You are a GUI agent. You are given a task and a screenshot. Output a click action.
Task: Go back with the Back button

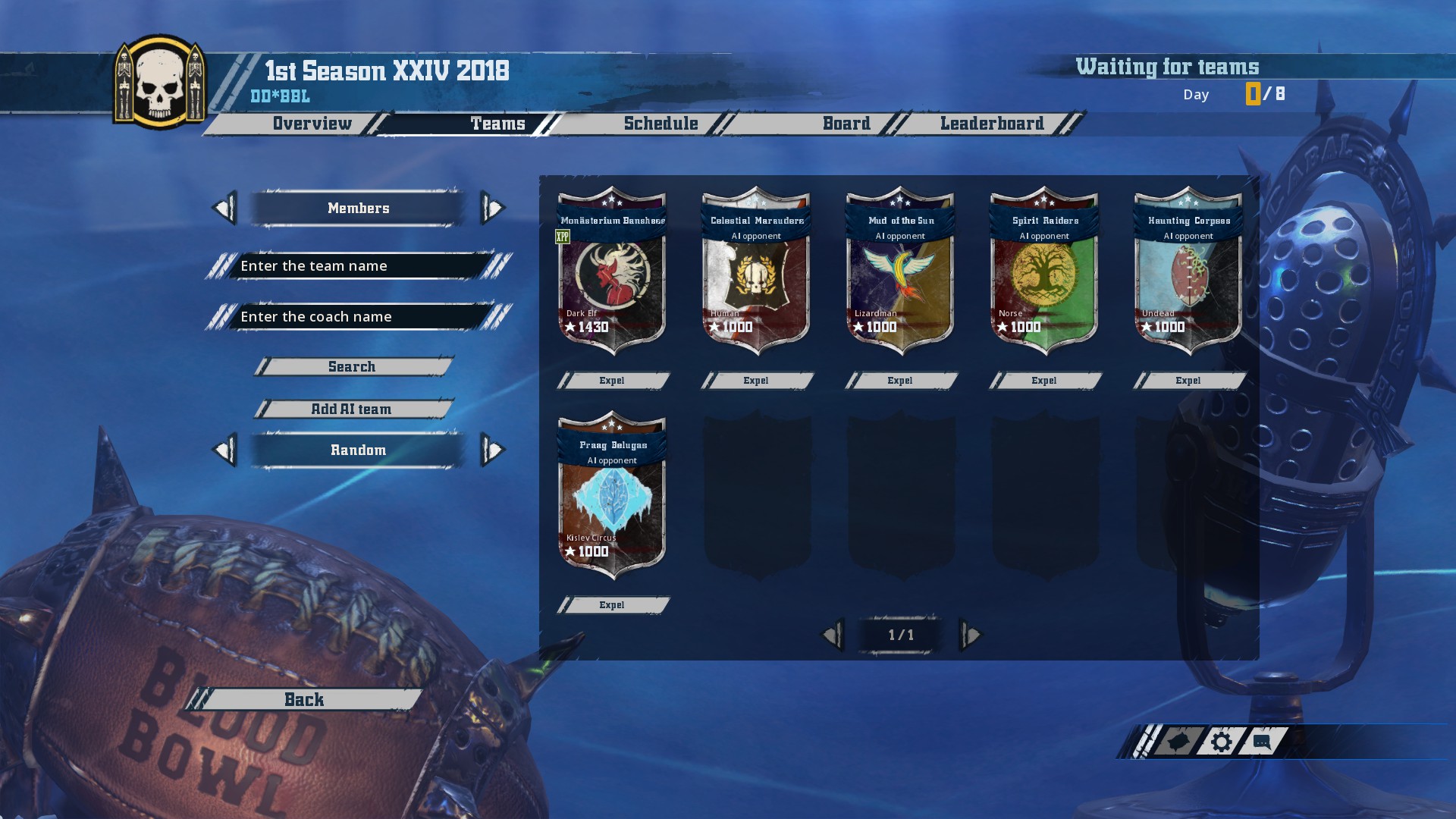coord(304,700)
